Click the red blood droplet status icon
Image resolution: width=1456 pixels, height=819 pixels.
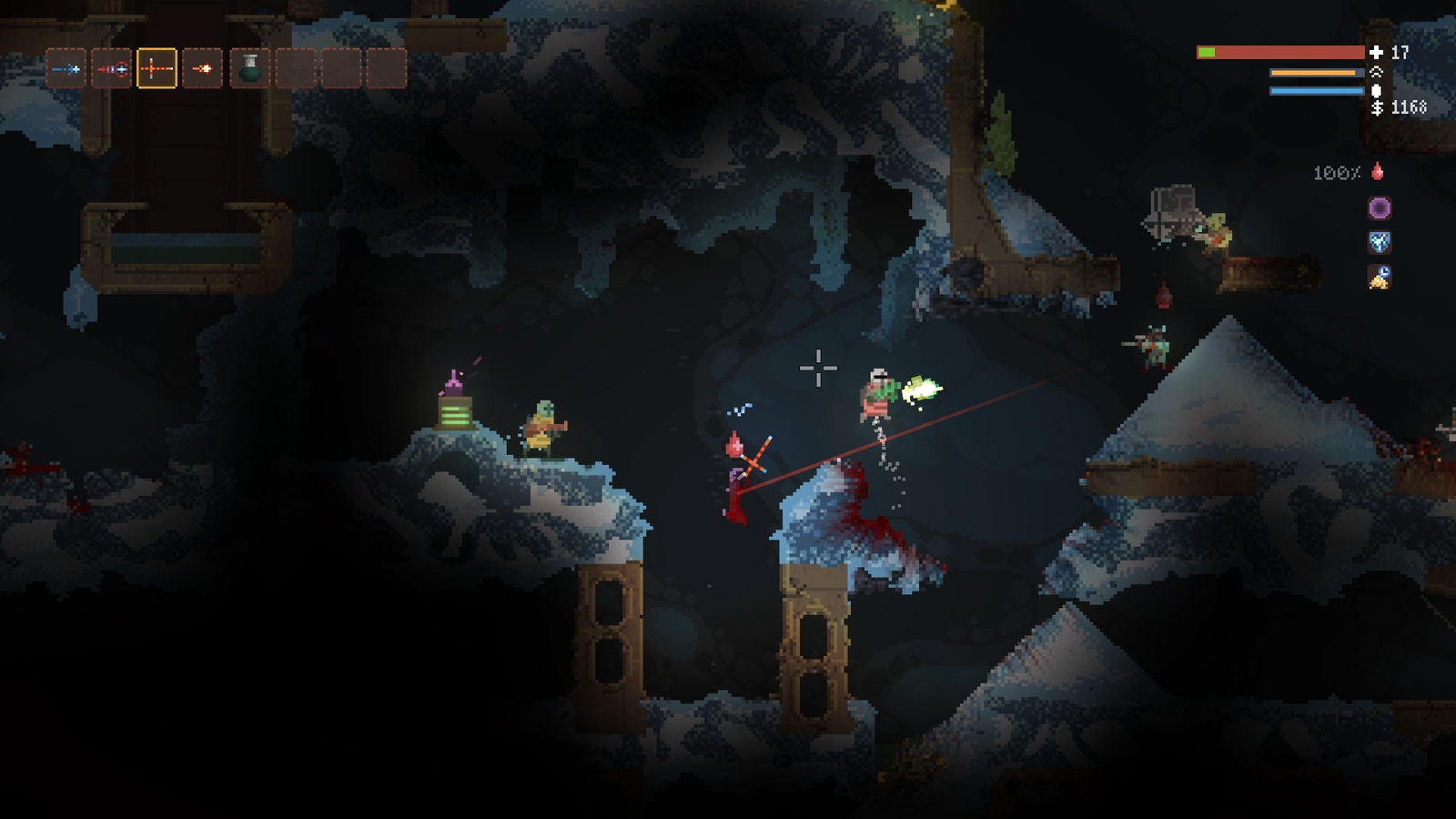pos(1378,171)
